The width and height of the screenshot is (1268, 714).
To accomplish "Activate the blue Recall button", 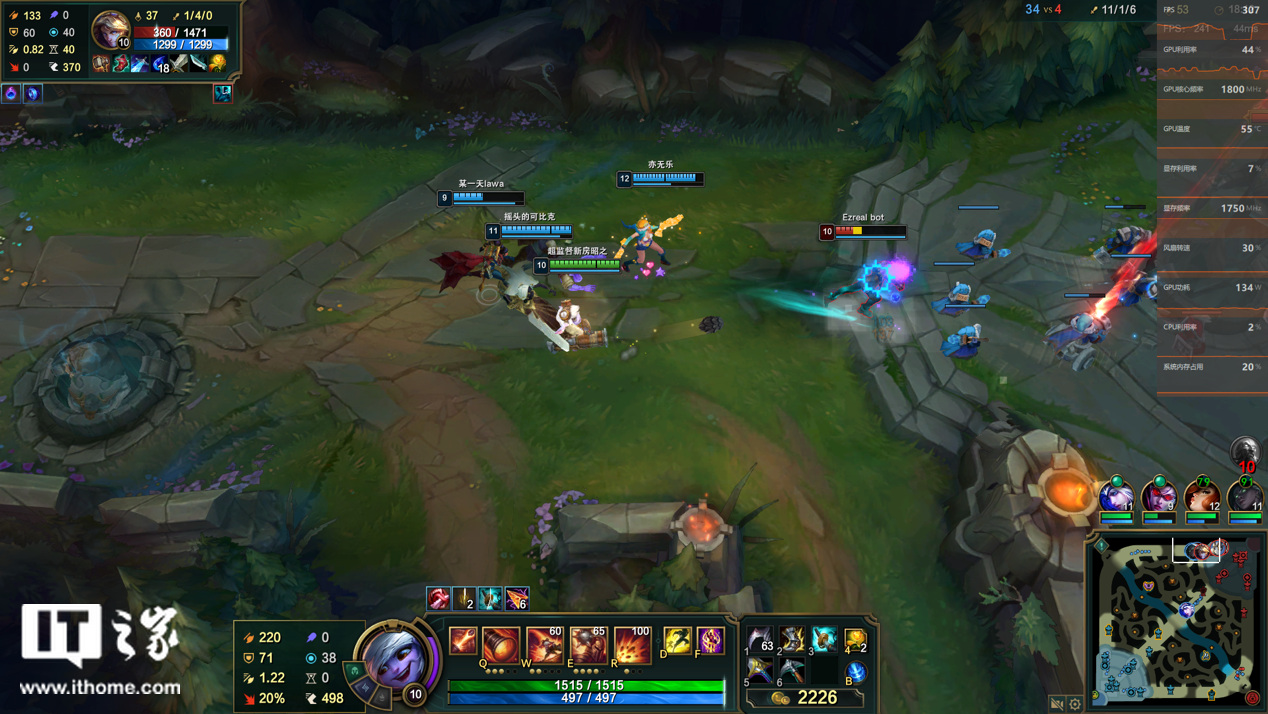I will (x=855, y=672).
